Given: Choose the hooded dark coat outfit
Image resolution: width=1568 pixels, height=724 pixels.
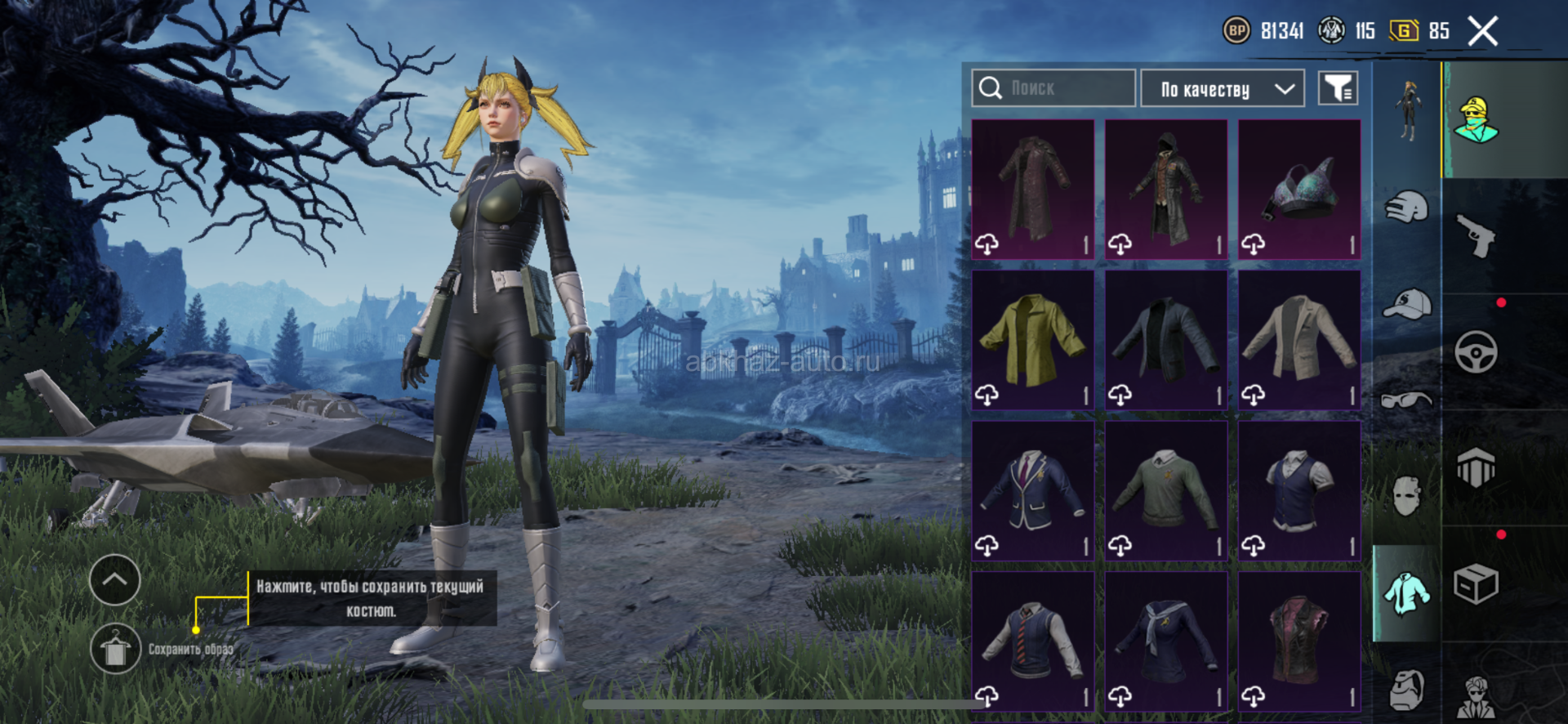Looking at the screenshot, I should click(x=1166, y=189).
